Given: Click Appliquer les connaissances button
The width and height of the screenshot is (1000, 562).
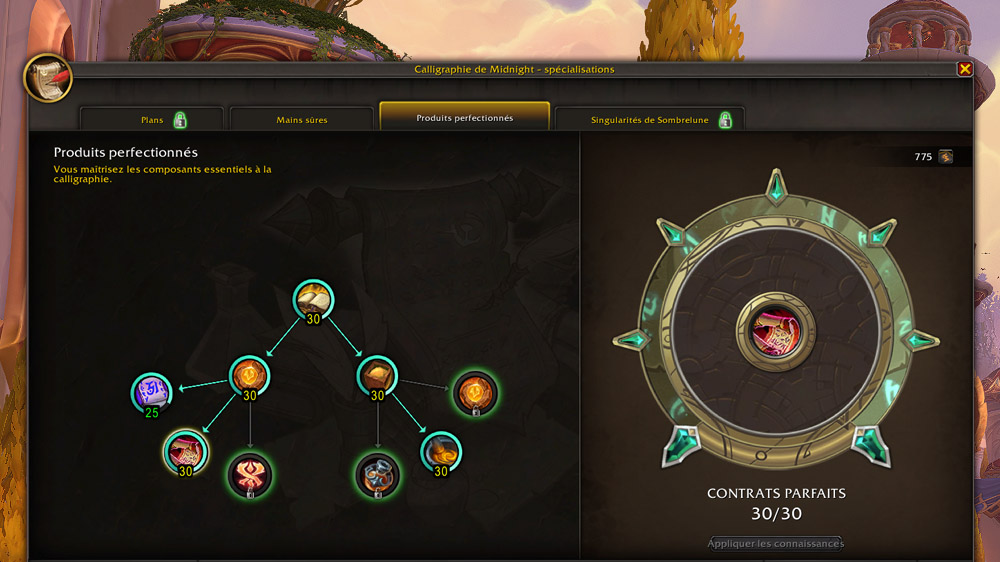Looking at the screenshot, I should [x=776, y=544].
